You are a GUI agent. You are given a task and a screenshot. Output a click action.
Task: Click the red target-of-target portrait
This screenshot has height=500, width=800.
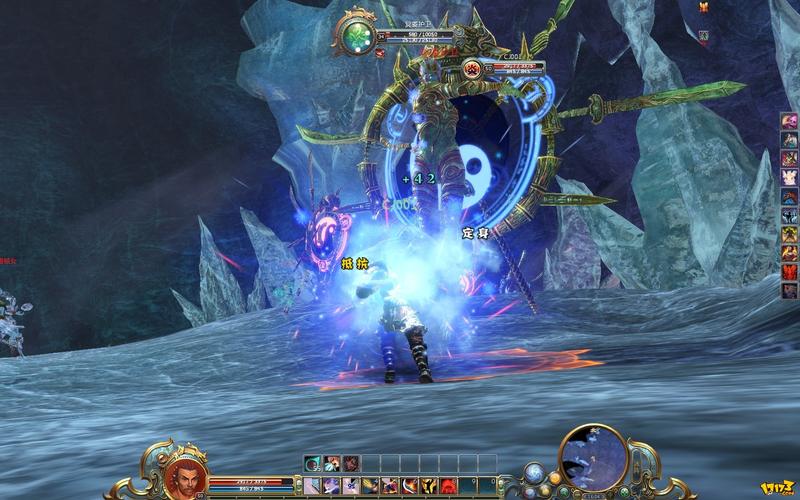point(473,68)
